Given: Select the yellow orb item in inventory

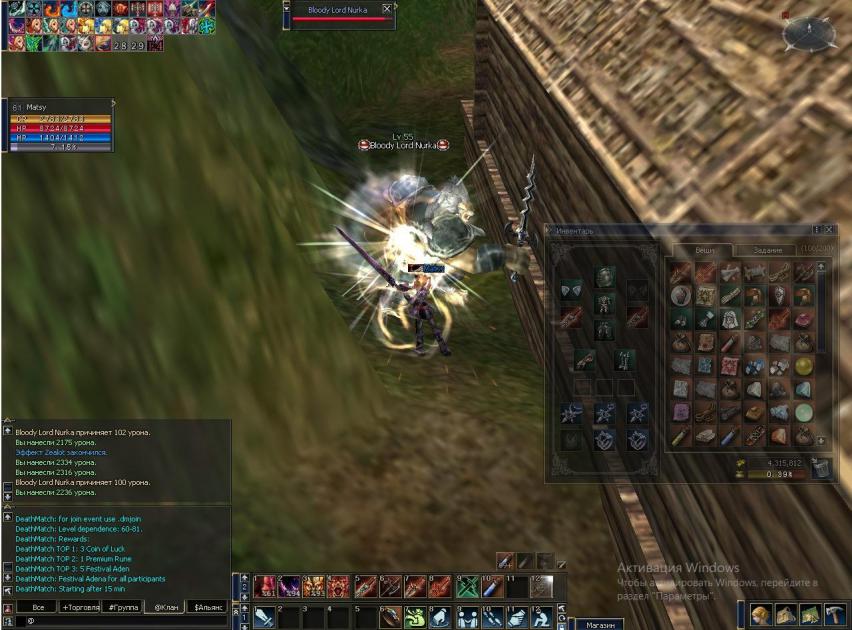Looking at the screenshot, I should 804,365.
